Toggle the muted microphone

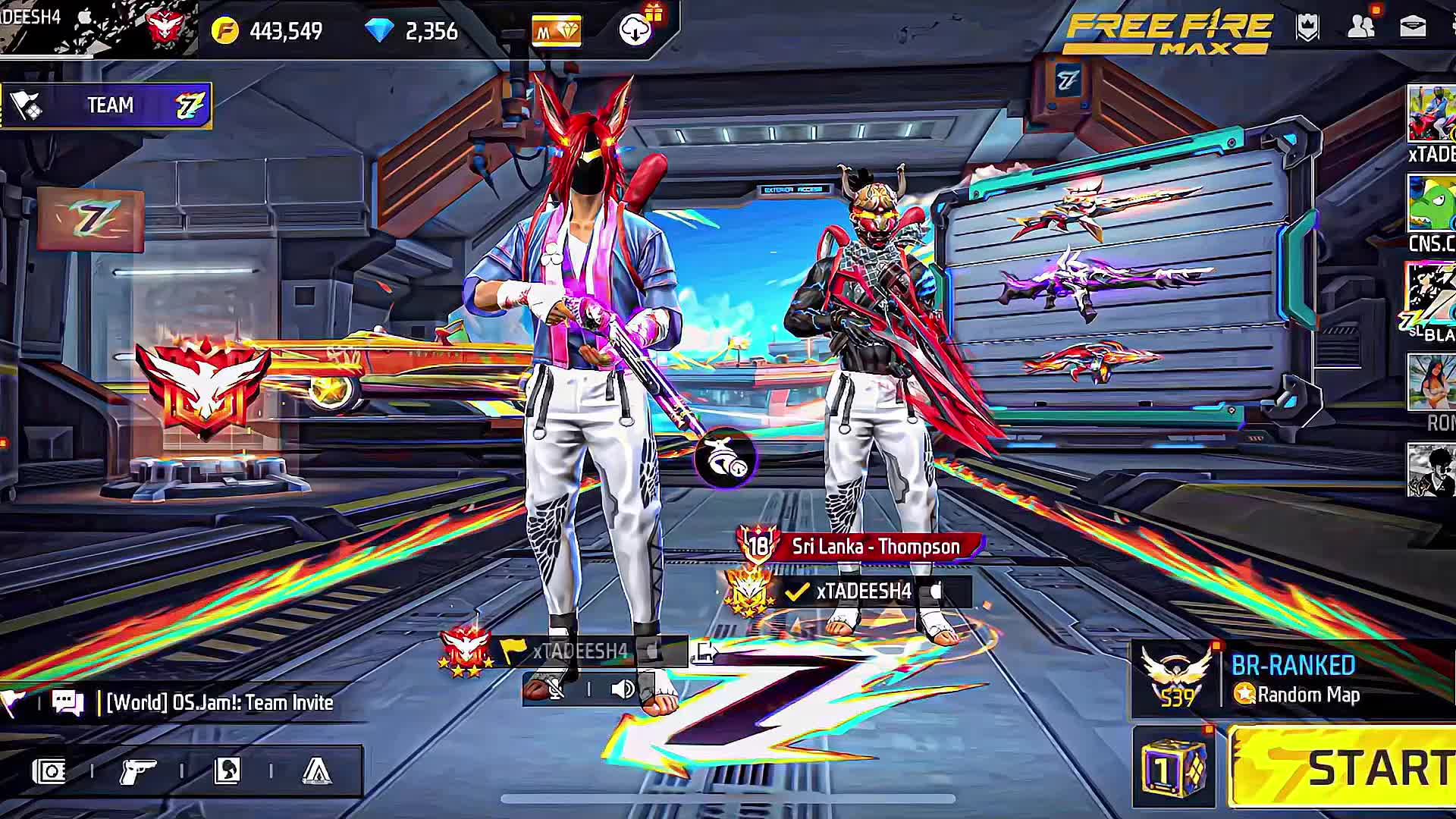click(x=556, y=689)
